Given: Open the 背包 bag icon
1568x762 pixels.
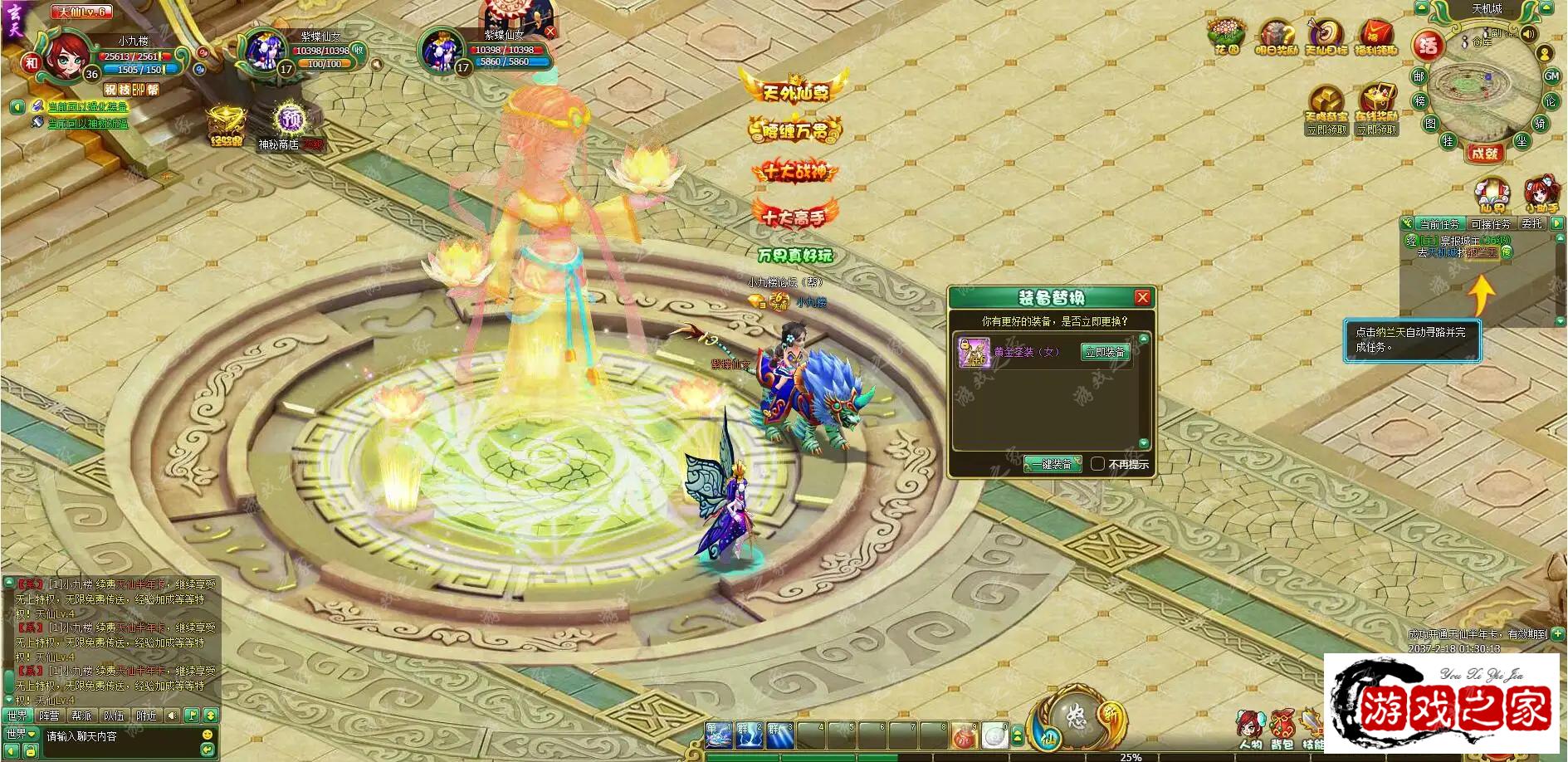Looking at the screenshot, I should click(x=1282, y=727).
